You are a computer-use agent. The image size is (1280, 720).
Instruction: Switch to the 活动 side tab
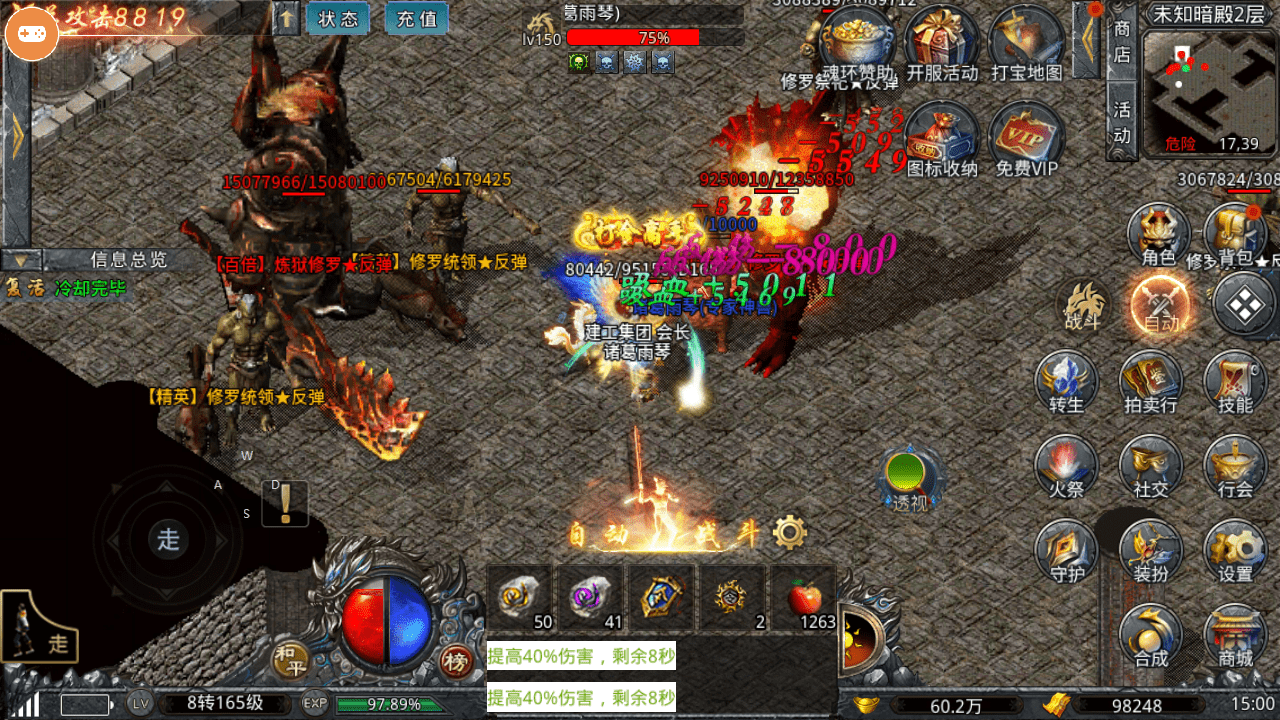click(1122, 120)
